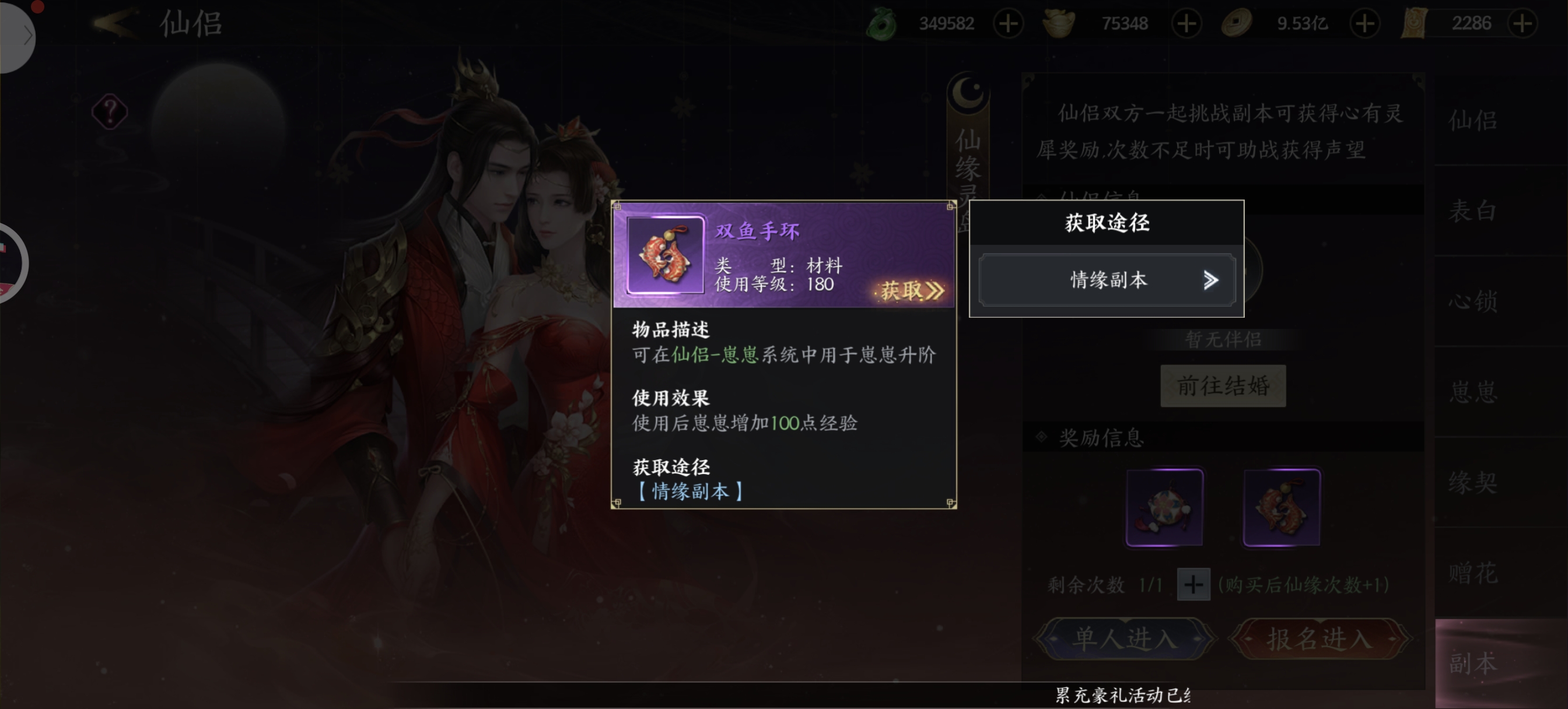Switch to the 心锁 tab
This screenshot has height=709, width=1568.
point(1472,301)
